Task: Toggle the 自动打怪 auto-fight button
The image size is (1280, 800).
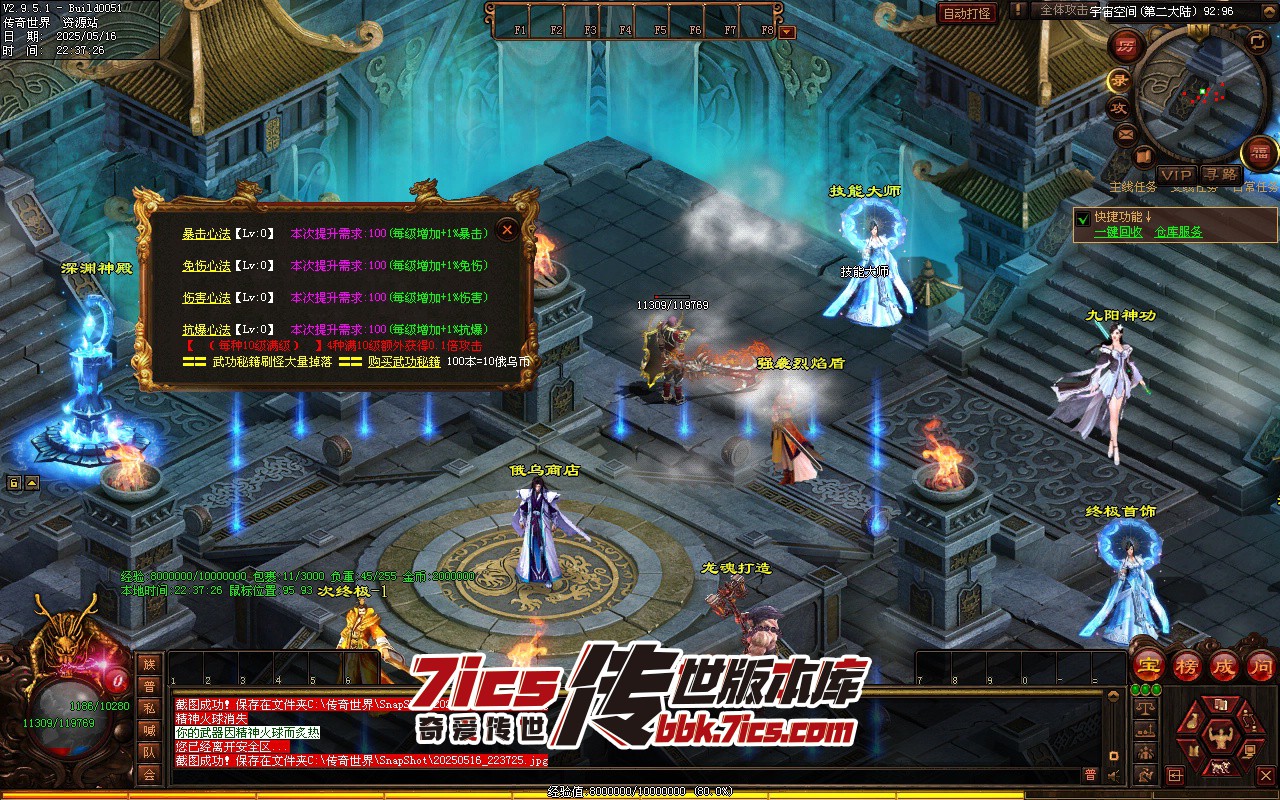Action: (967, 13)
